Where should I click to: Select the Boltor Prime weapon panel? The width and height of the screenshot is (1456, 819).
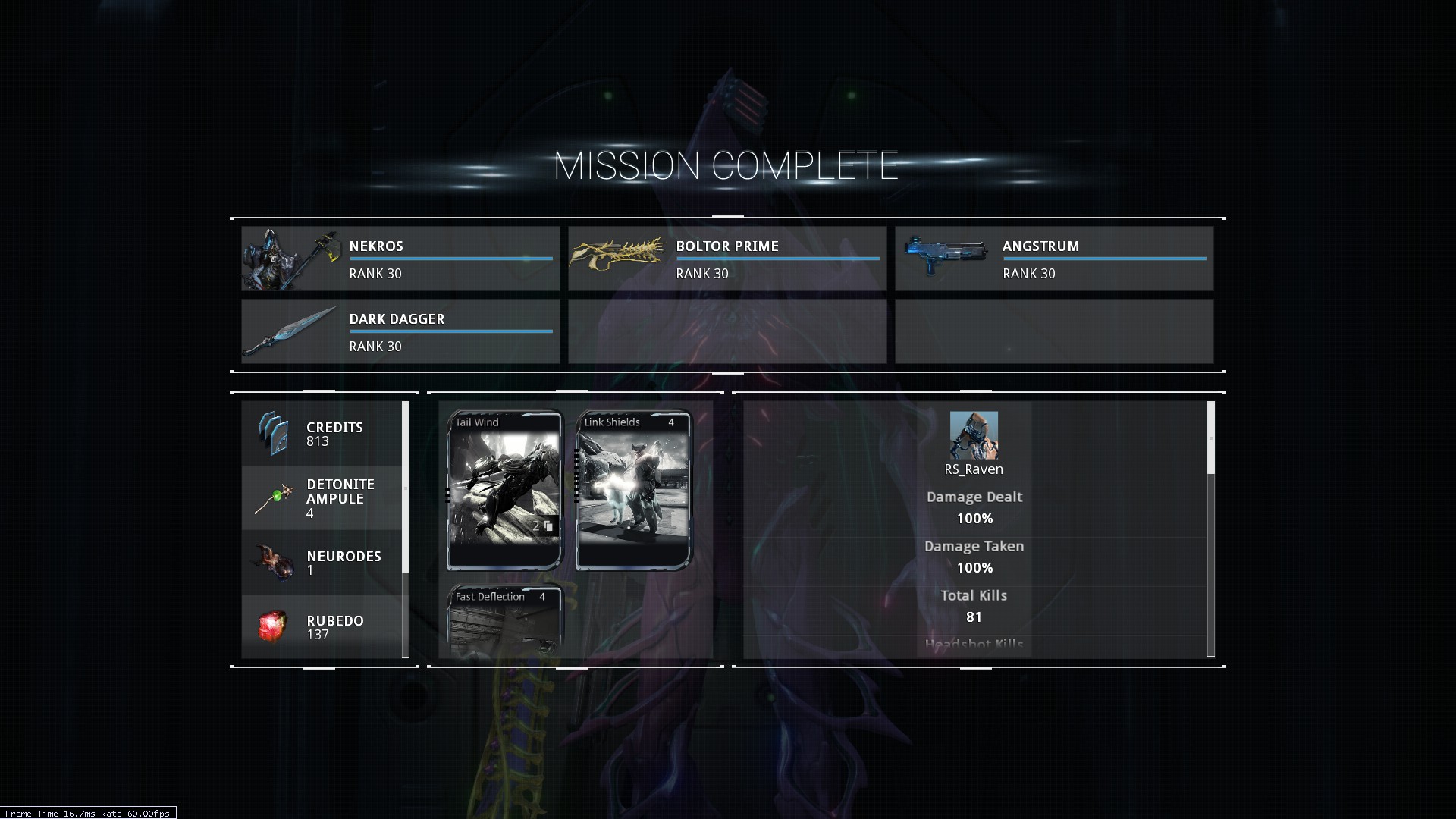(x=726, y=259)
